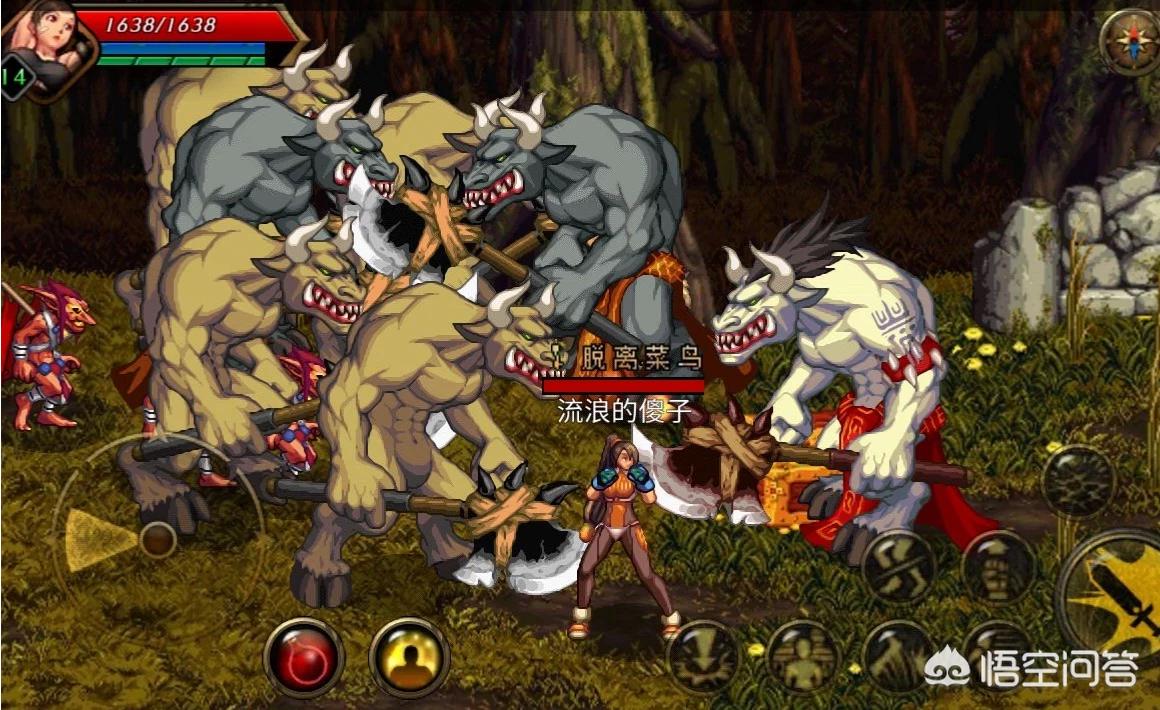Activate the standing figure aura skill

pos(803,658)
